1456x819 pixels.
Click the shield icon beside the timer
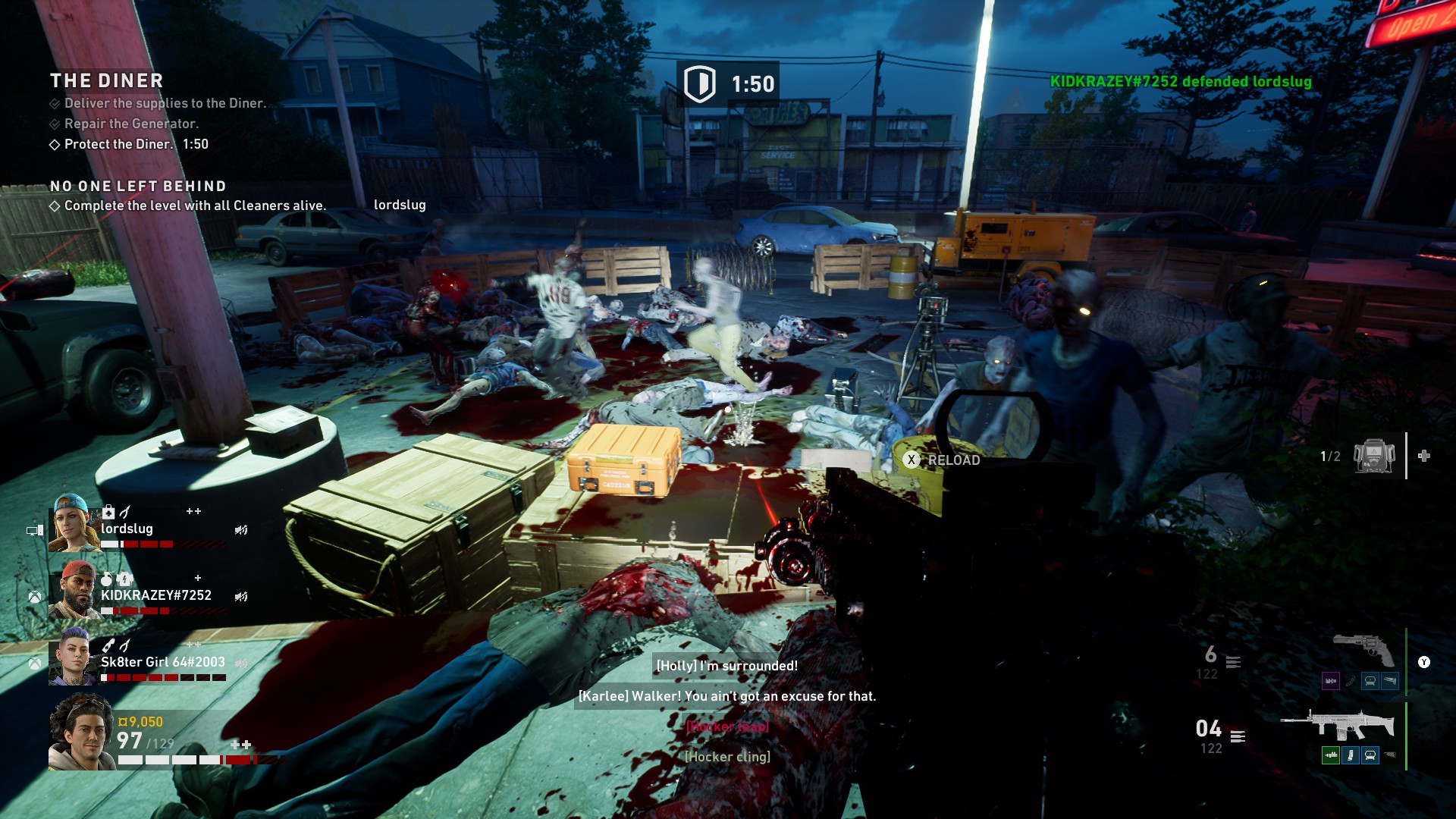(699, 83)
